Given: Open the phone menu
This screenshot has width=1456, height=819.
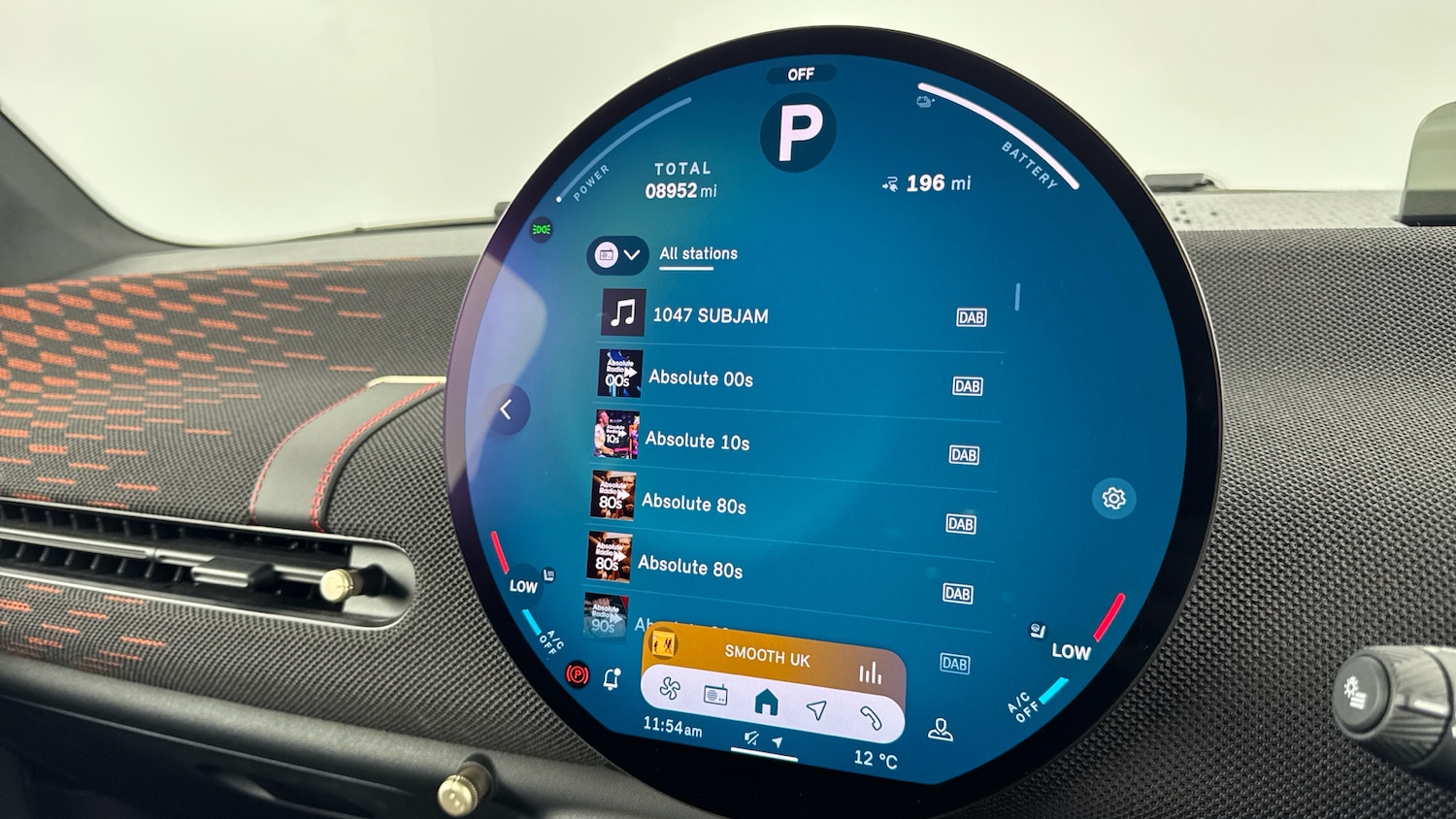Looking at the screenshot, I should click(870, 718).
